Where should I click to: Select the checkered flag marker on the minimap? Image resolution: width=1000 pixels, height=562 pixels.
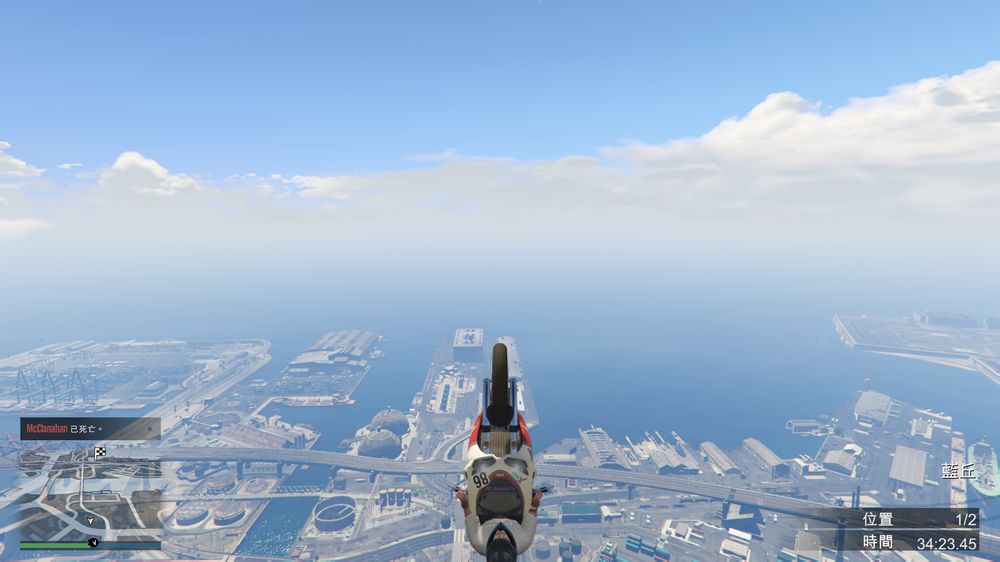(x=100, y=453)
